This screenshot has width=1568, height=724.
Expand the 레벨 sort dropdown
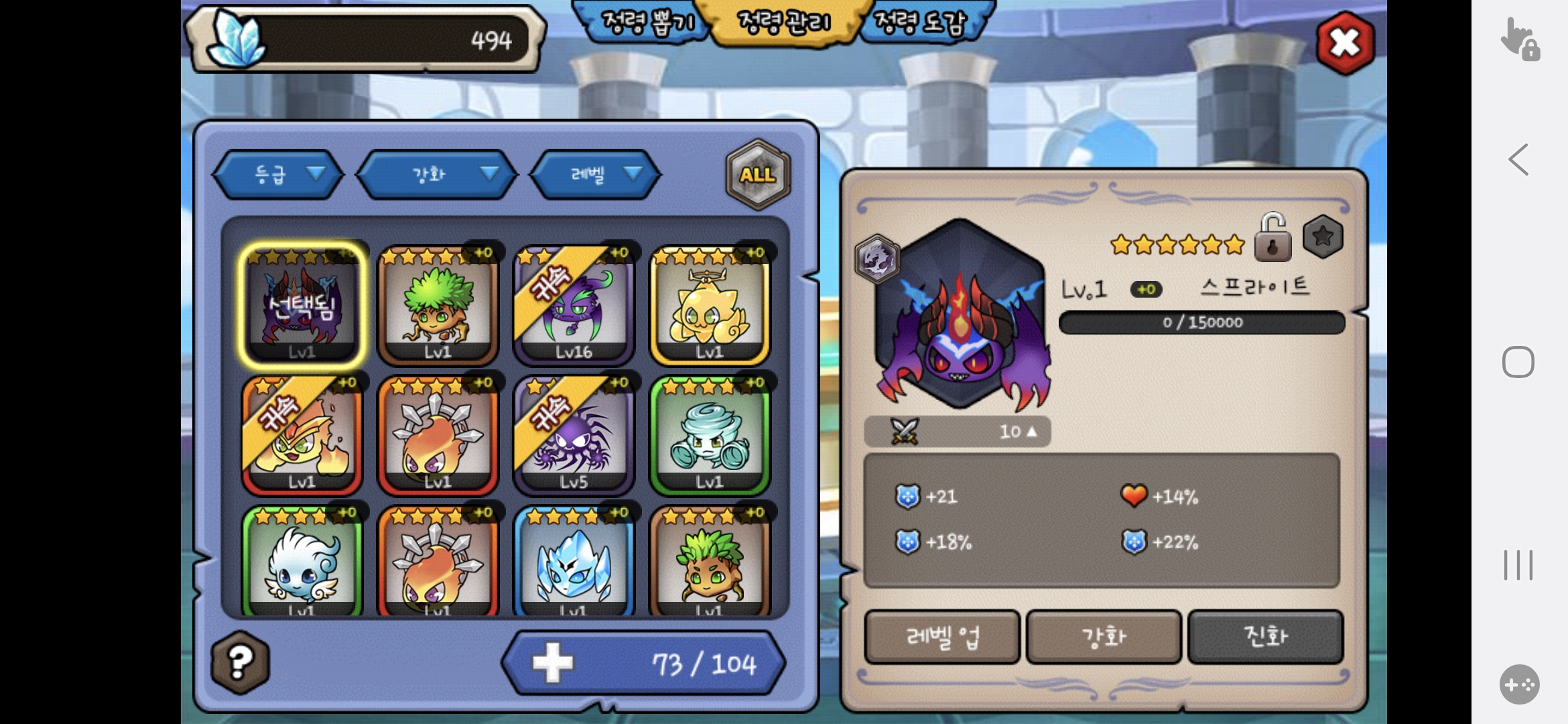(x=596, y=175)
